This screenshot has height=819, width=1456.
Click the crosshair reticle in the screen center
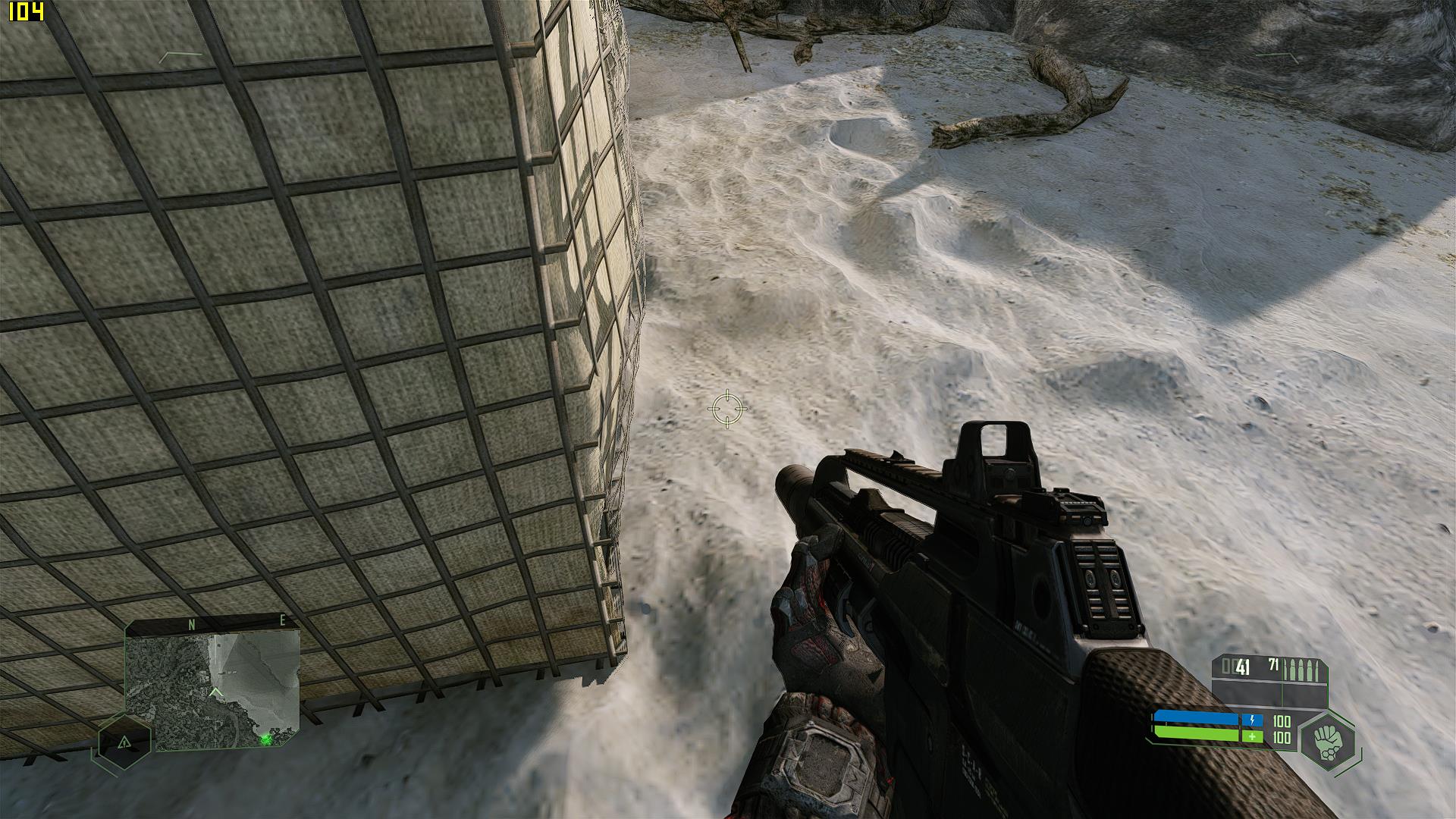(729, 409)
